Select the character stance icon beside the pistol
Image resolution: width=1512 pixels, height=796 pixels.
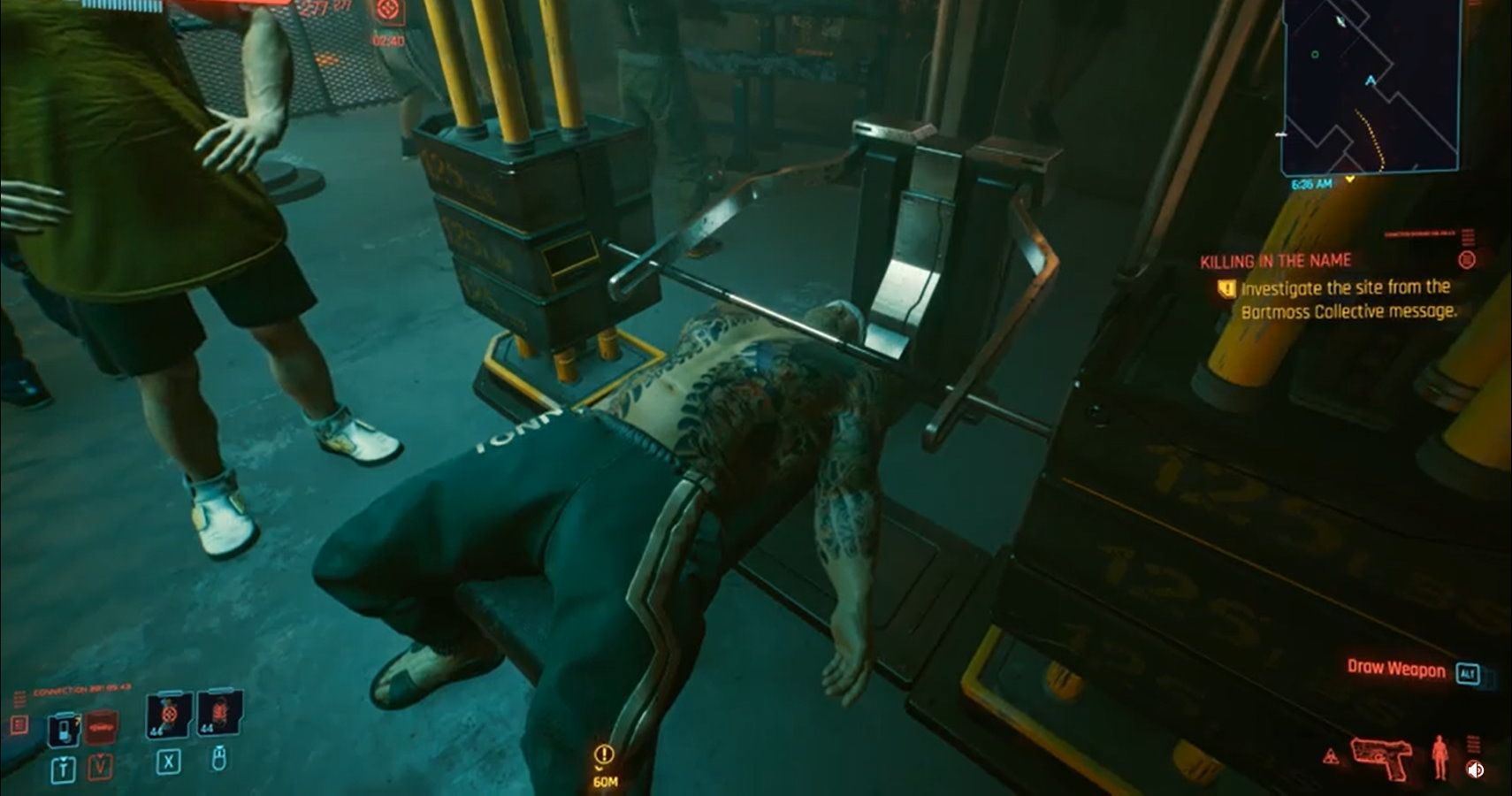[1439, 757]
